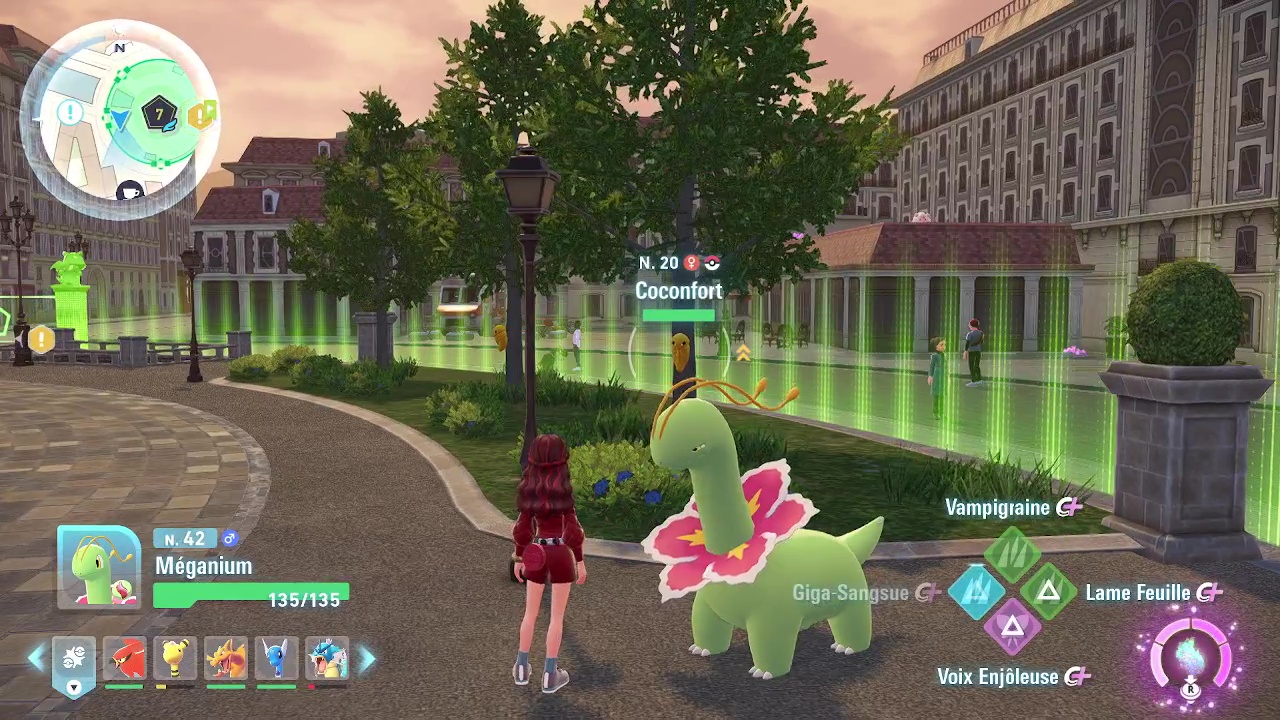Select the Vampigraine move icon
The image size is (1280, 720).
[x=1013, y=553]
